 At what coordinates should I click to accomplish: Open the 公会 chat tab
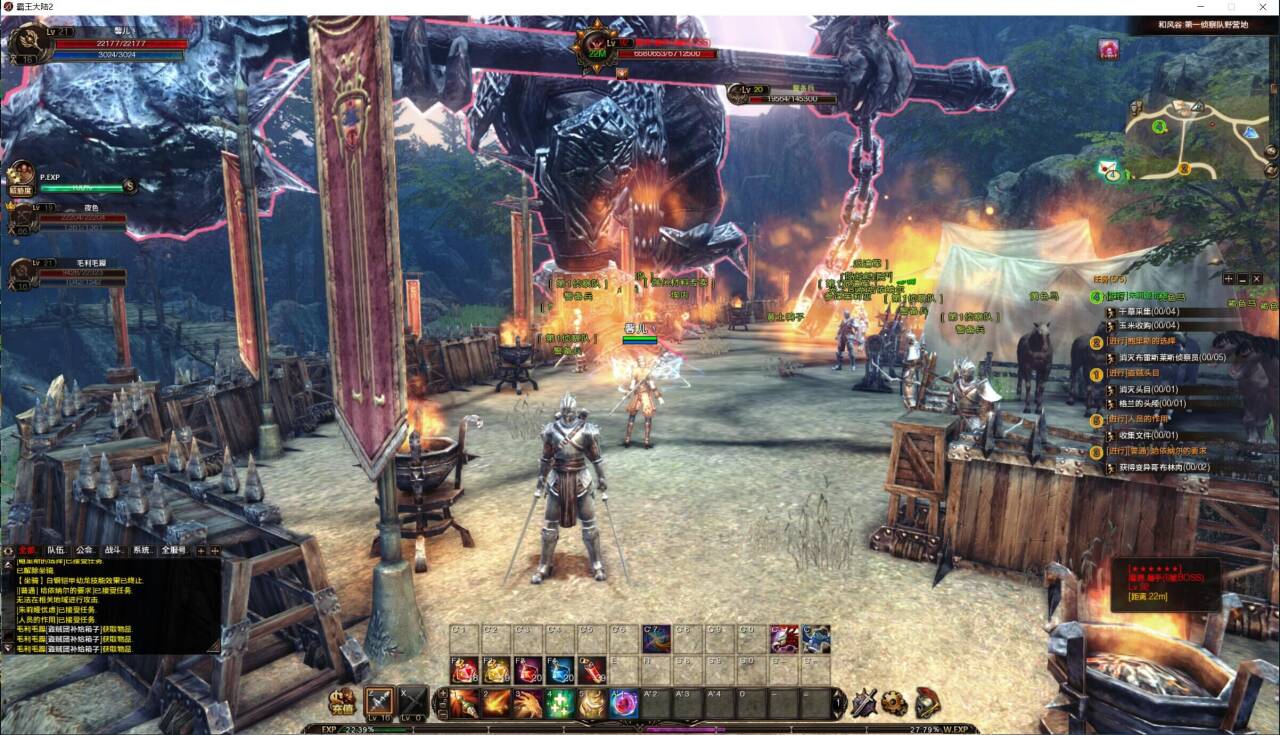coord(85,550)
